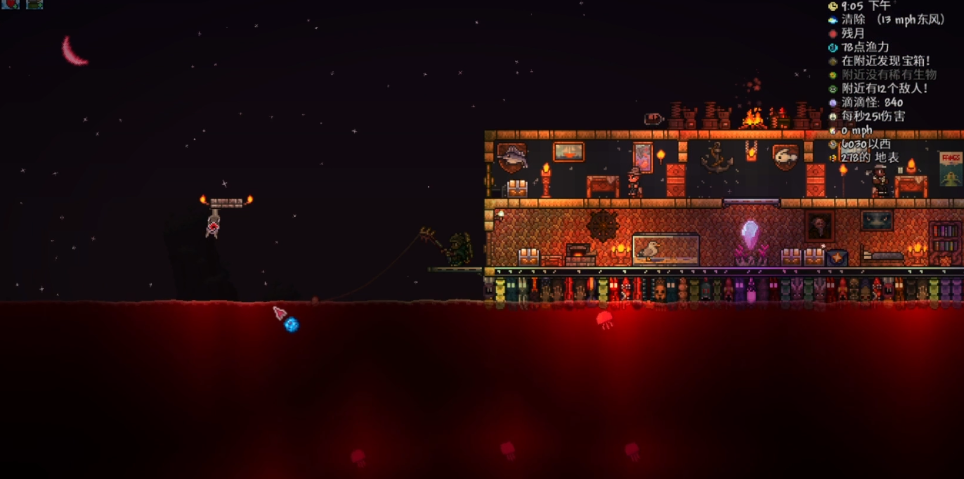Click the red heart buff icon
The width and height of the screenshot is (964, 479).
coord(10,4)
